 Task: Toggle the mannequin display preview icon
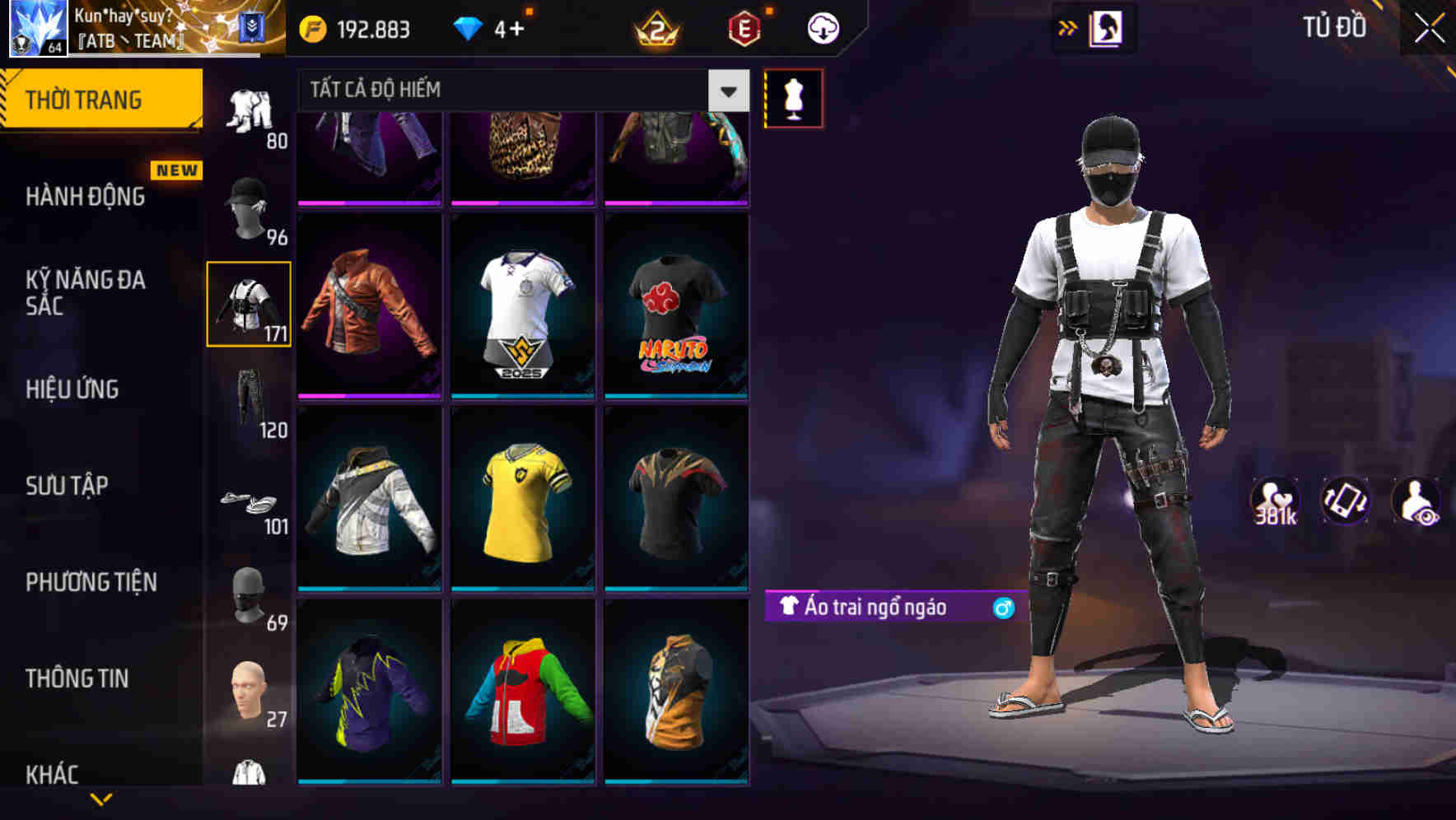pos(793,98)
